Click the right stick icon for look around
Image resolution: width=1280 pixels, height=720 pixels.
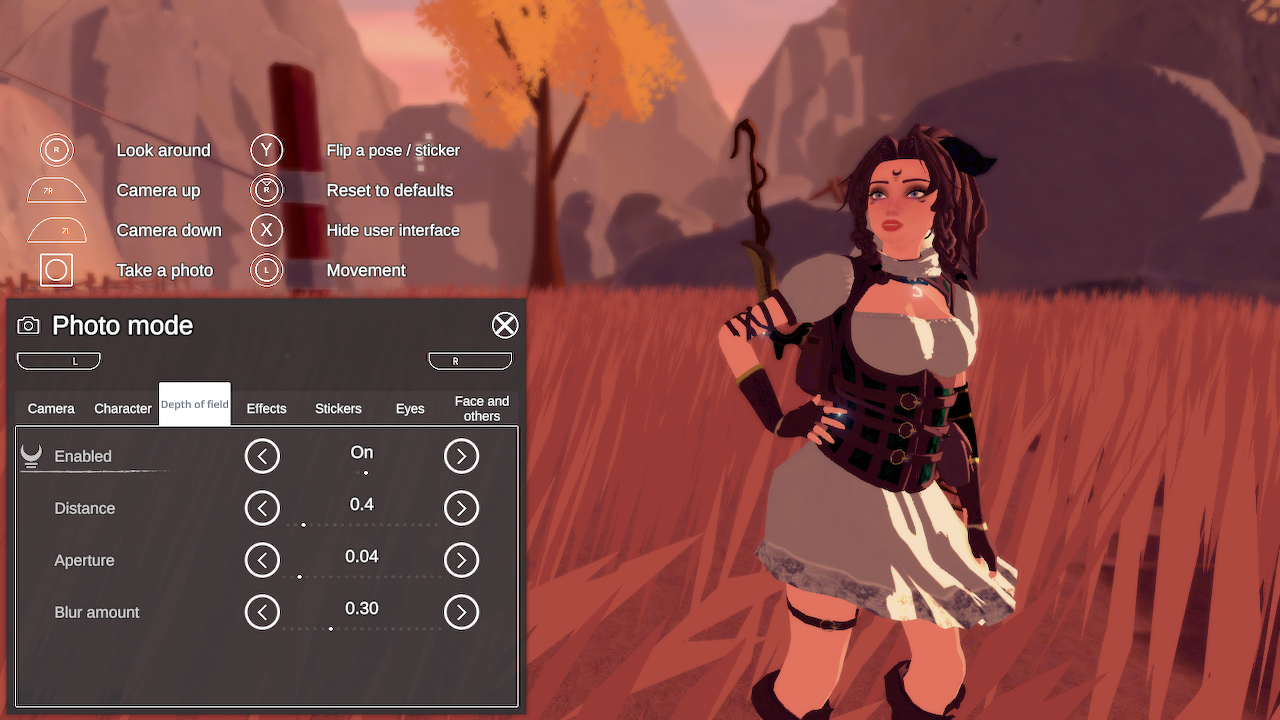(56, 150)
